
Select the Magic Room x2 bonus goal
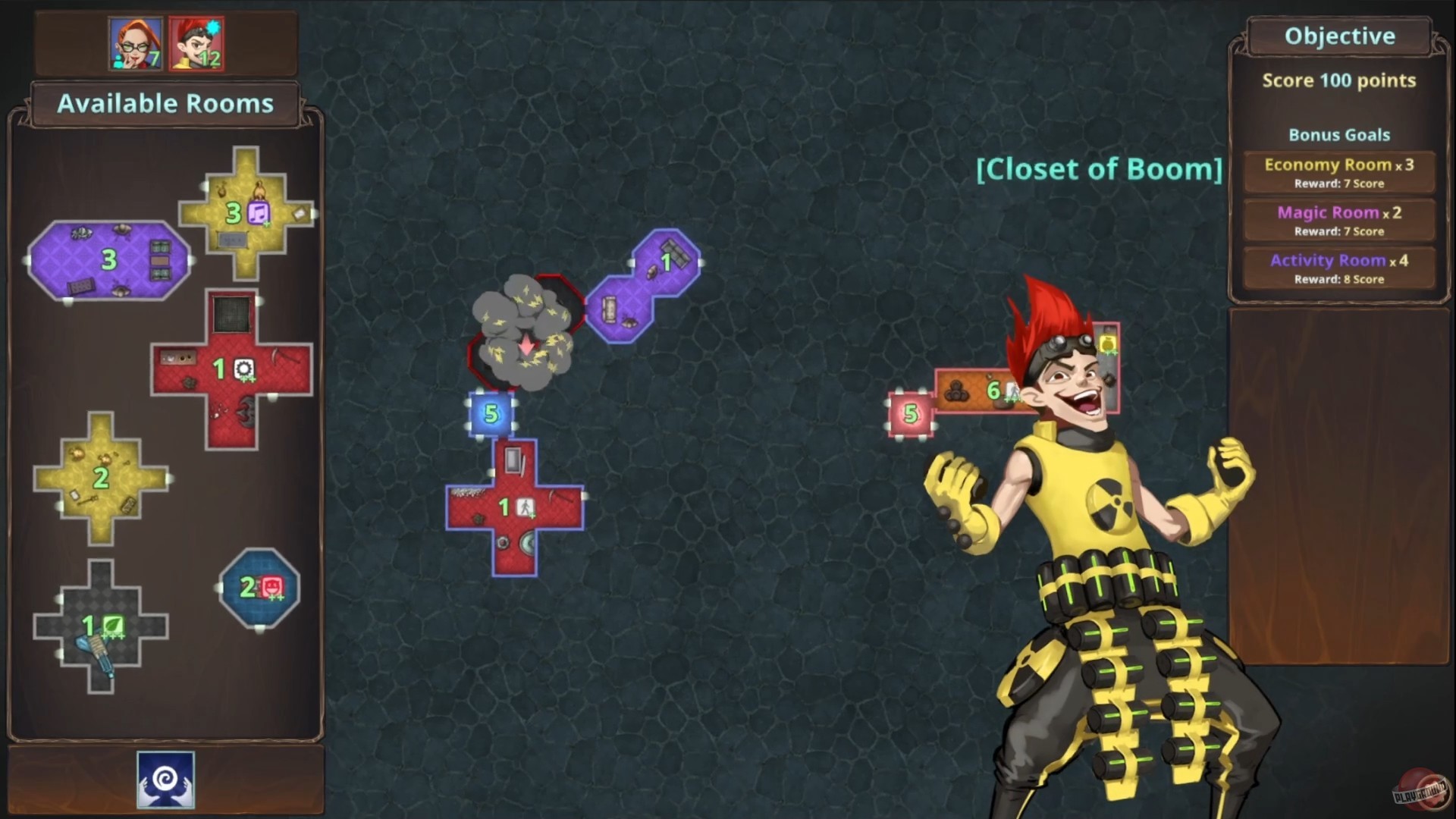click(x=1338, y=219)
